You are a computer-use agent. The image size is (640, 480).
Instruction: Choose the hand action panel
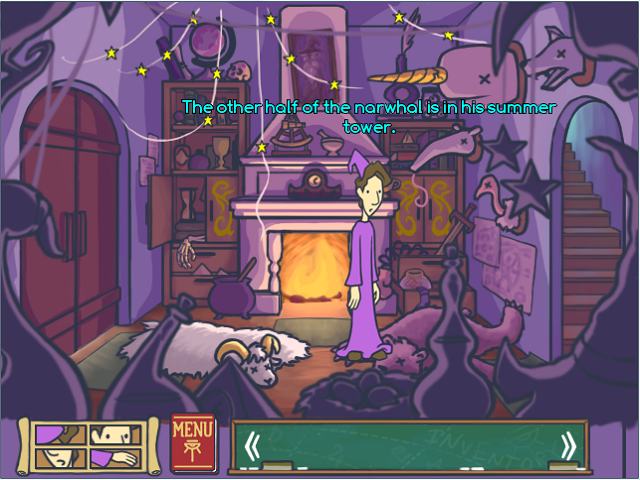click(117, 458)
